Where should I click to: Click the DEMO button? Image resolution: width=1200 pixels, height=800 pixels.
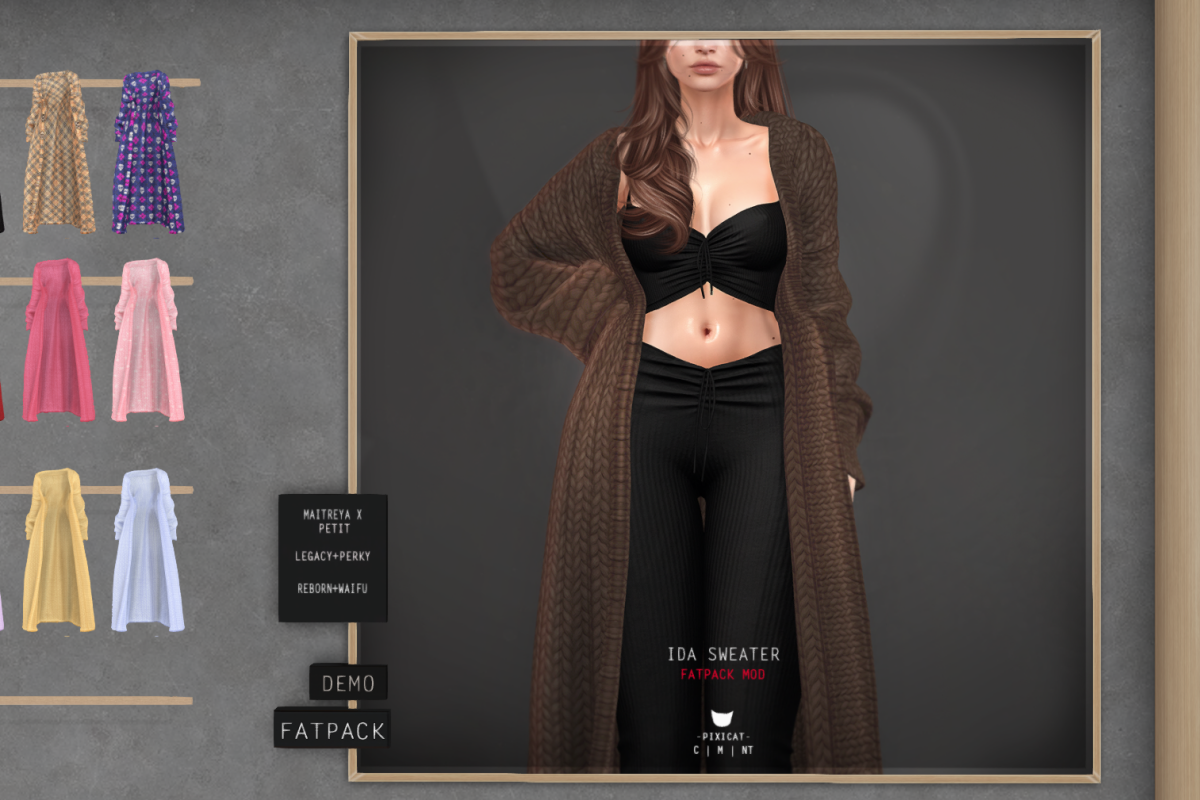348,684
